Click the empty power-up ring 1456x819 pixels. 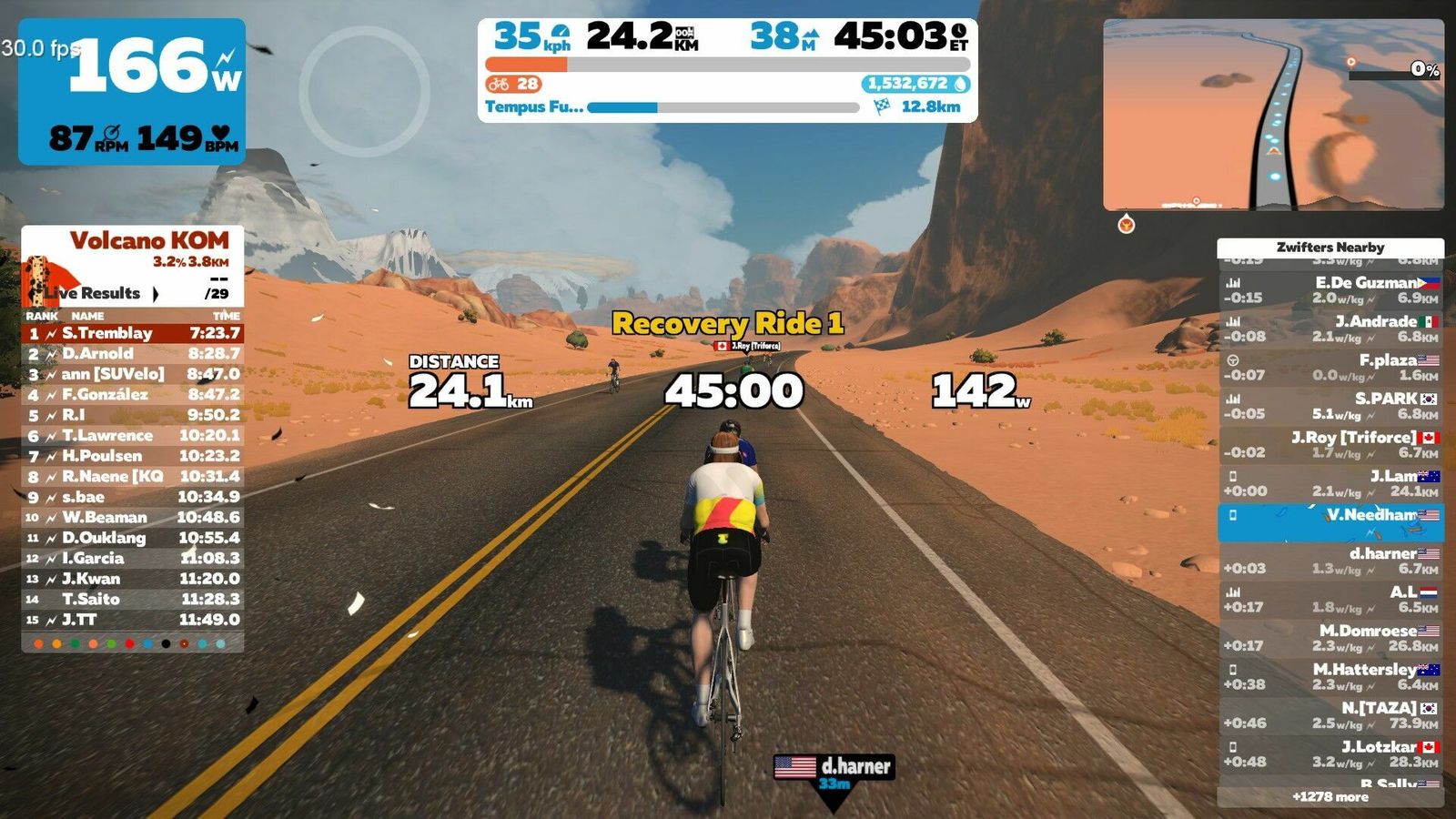tap(364, 91)
